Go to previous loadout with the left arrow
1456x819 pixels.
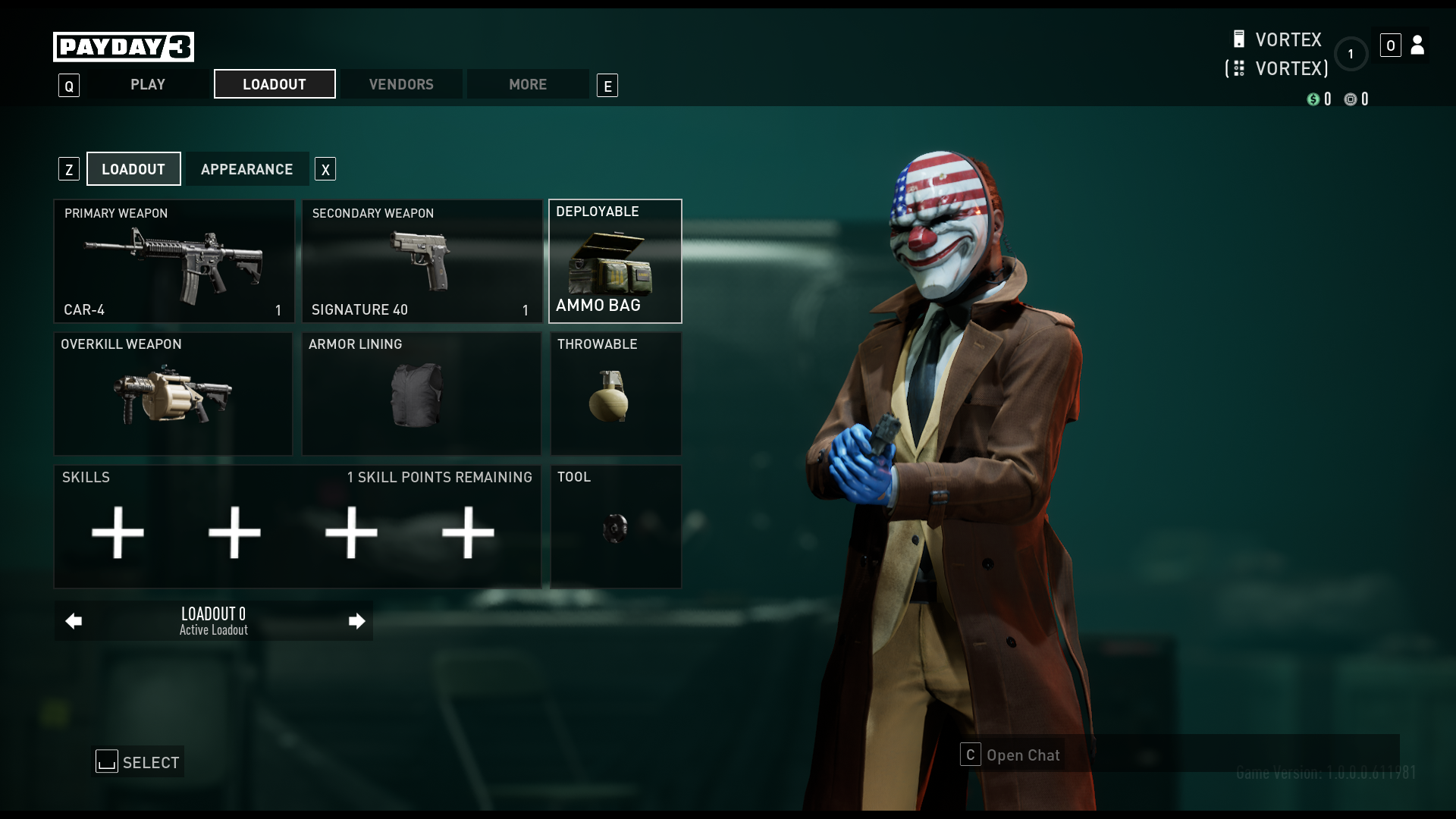click(x=73, y=620)
